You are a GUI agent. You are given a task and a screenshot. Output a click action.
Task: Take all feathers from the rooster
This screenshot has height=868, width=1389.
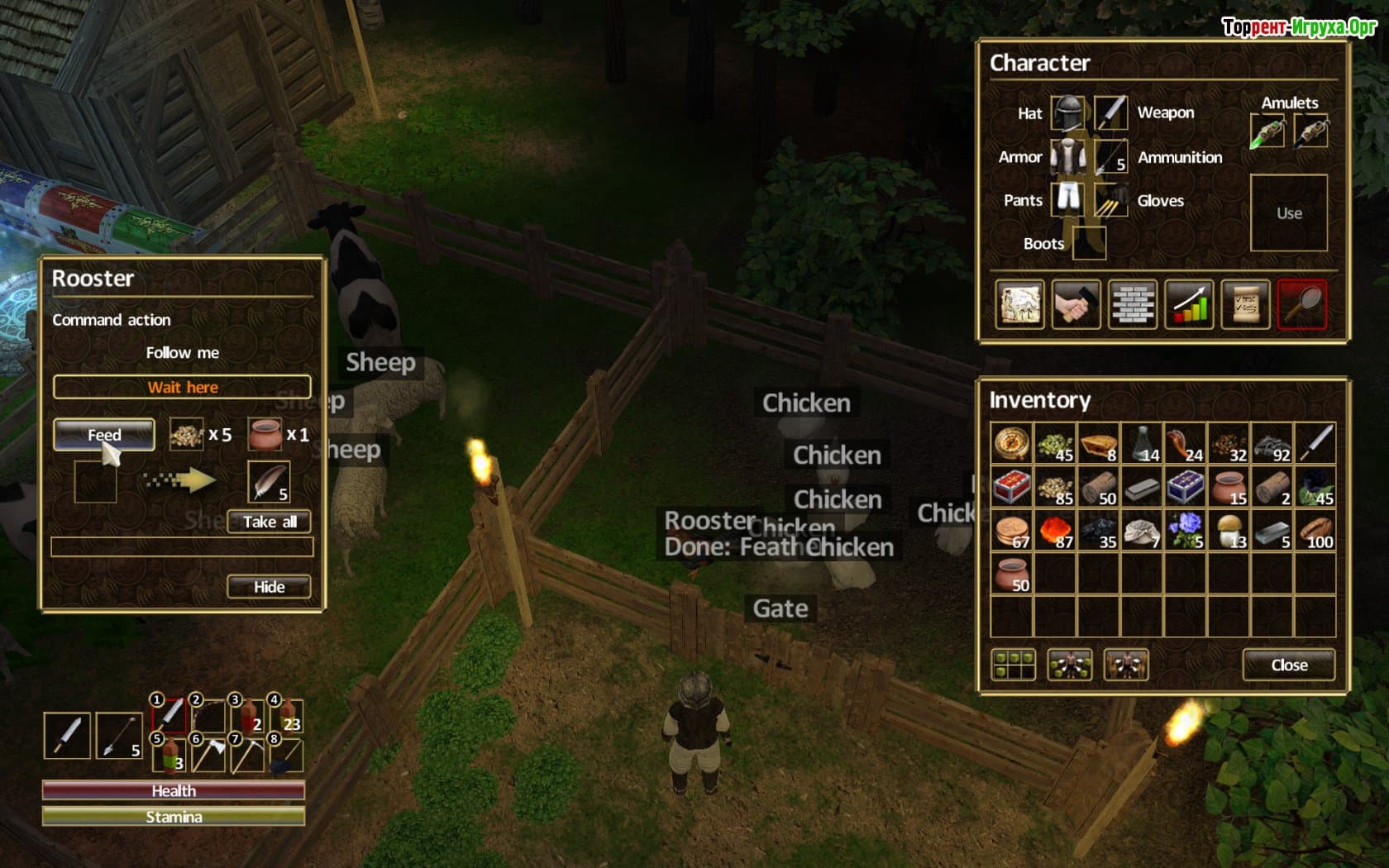tap(270, 522)
